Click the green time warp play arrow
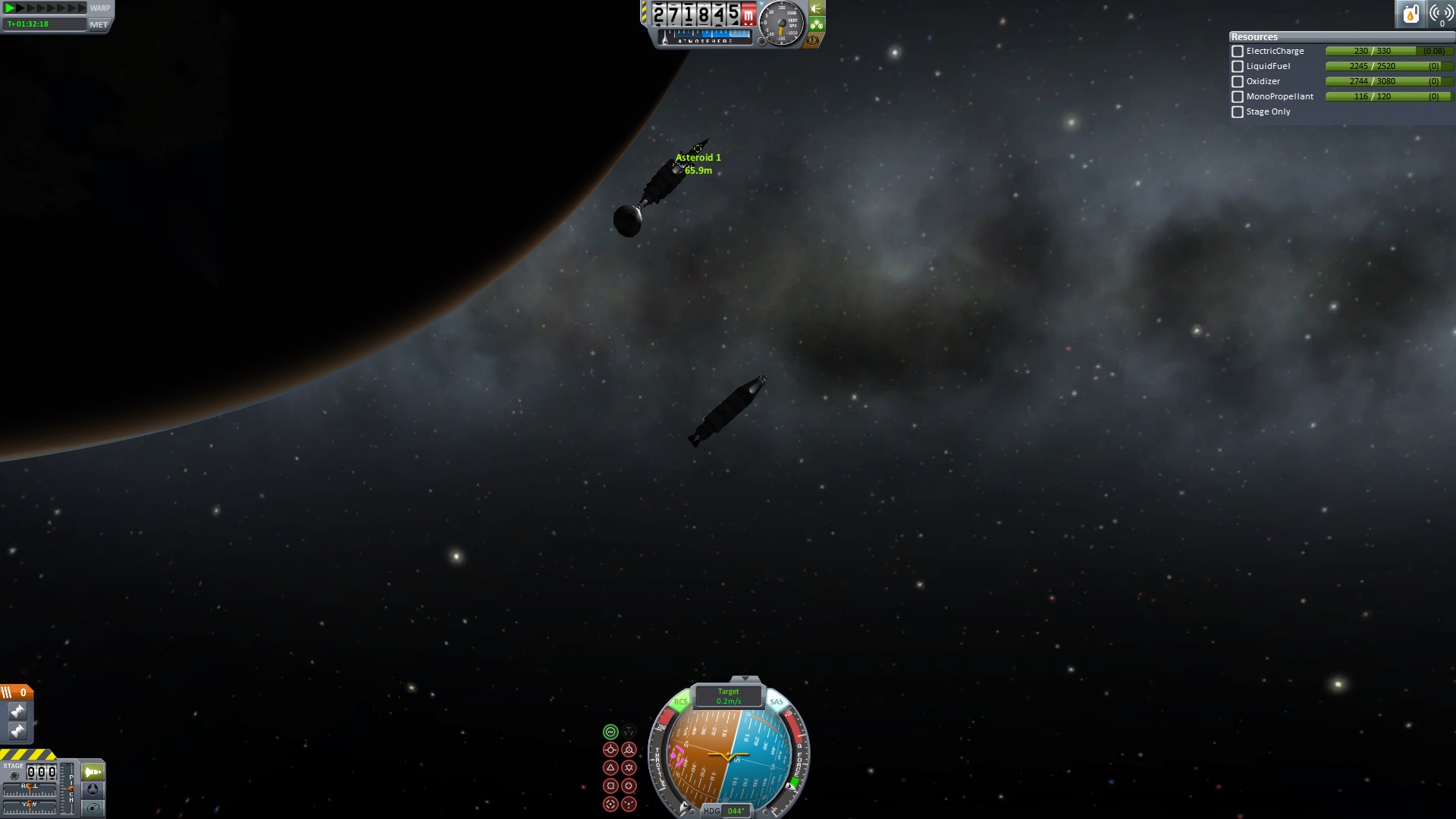This screenshot has height=819, width=1456. coord(11,8)
